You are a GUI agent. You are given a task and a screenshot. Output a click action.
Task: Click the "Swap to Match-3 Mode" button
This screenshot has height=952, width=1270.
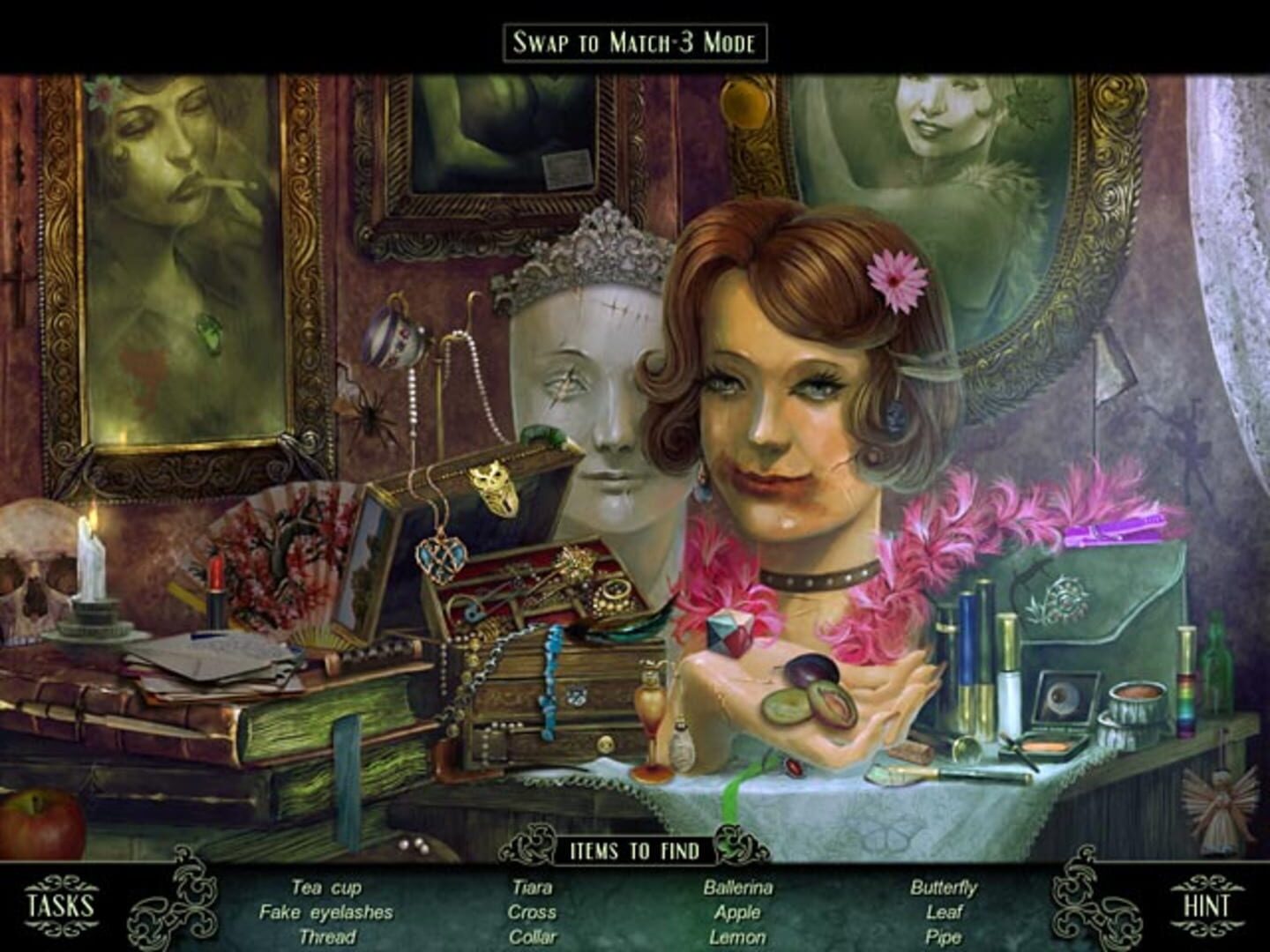pos(633,39)
